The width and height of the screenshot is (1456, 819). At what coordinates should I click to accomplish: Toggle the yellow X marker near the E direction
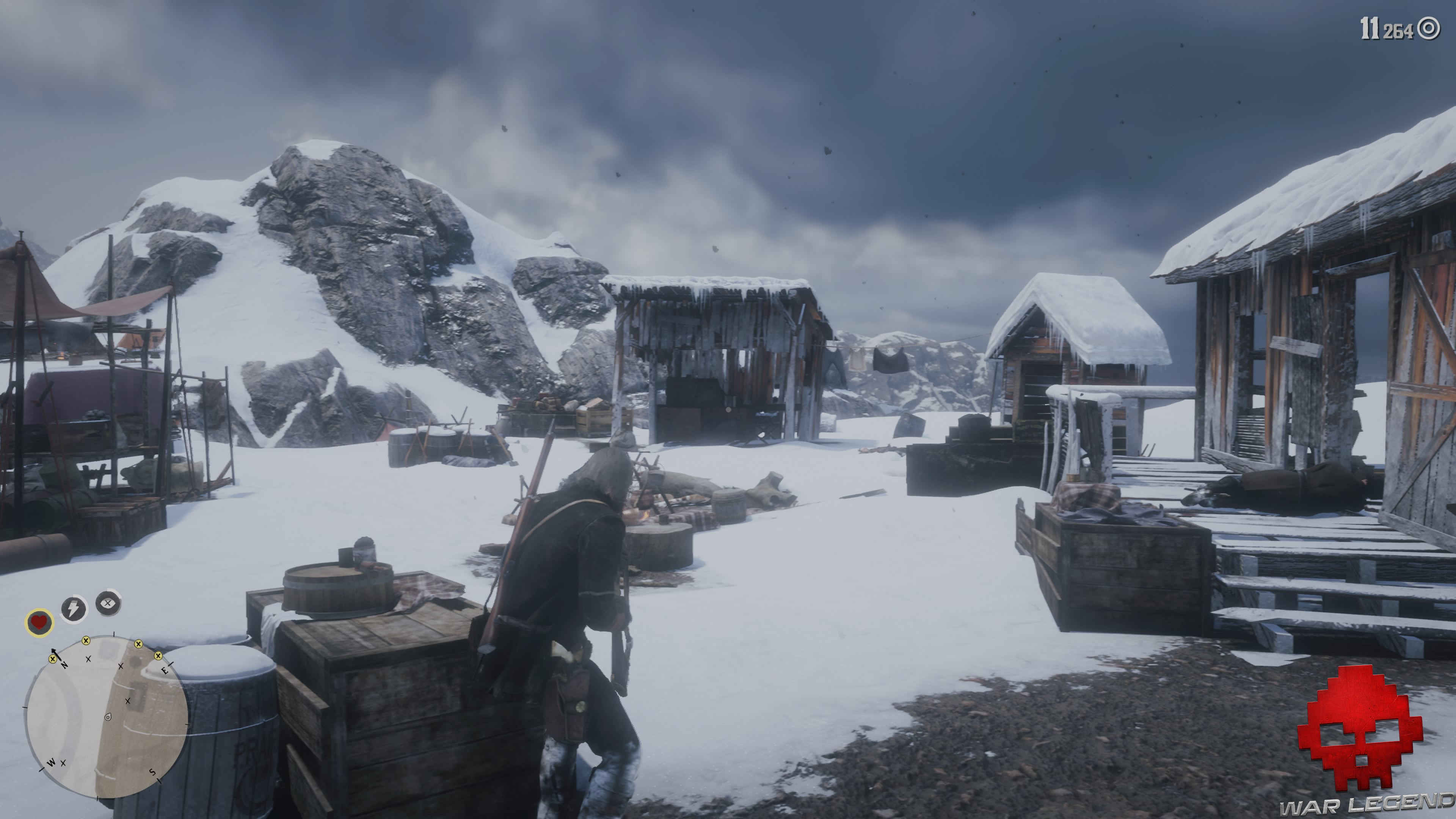(159, 657)
